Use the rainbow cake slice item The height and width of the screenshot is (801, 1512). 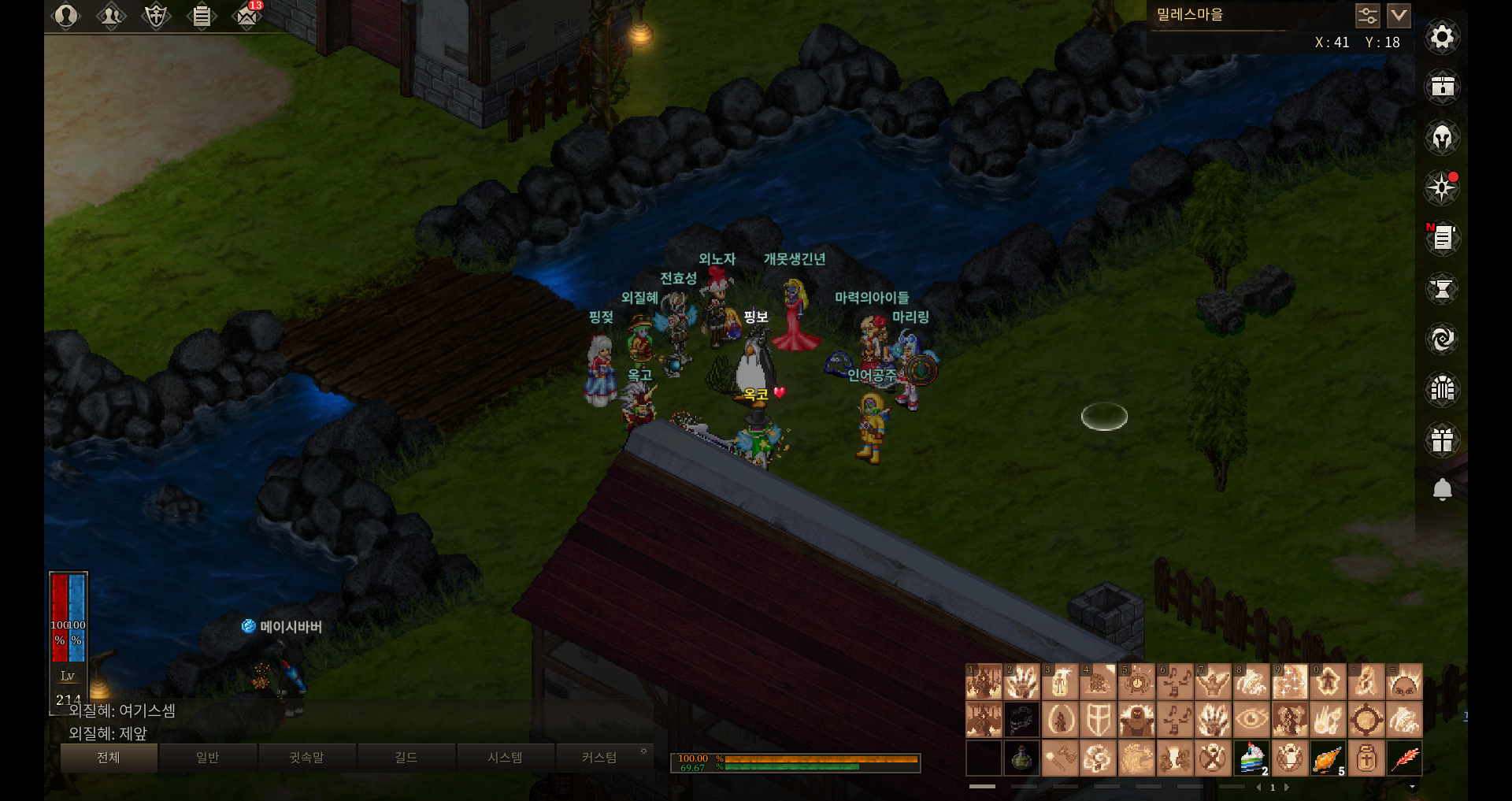(x=1251, y=758)
